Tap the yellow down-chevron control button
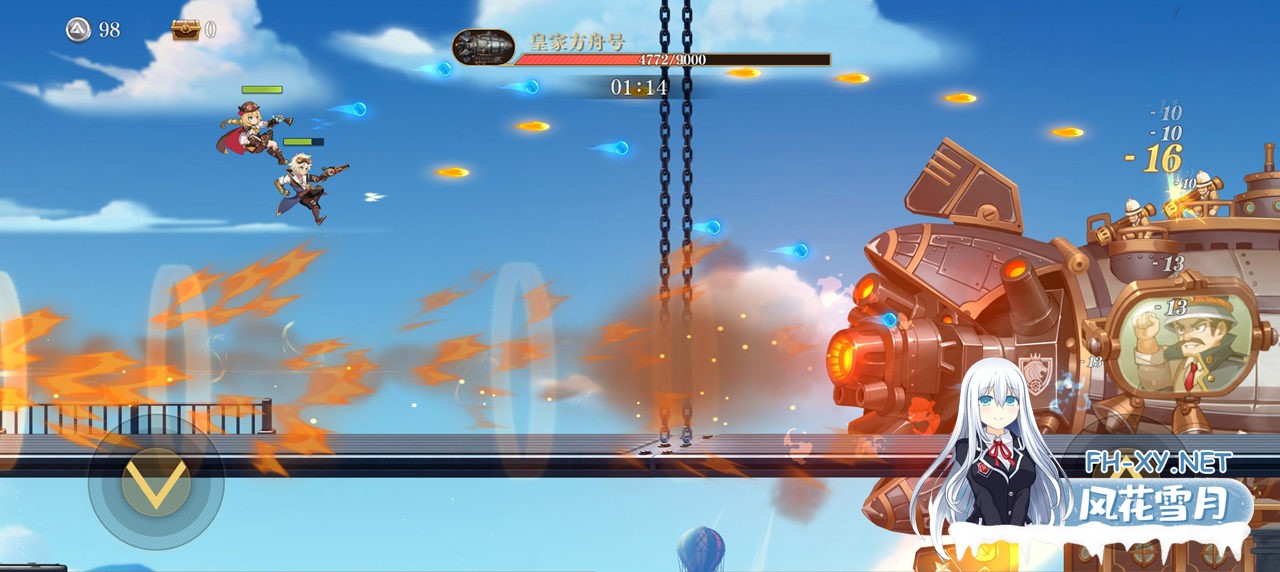This screenshot has height=572, width=1280. pyautogui.click(x=156, y=484)
